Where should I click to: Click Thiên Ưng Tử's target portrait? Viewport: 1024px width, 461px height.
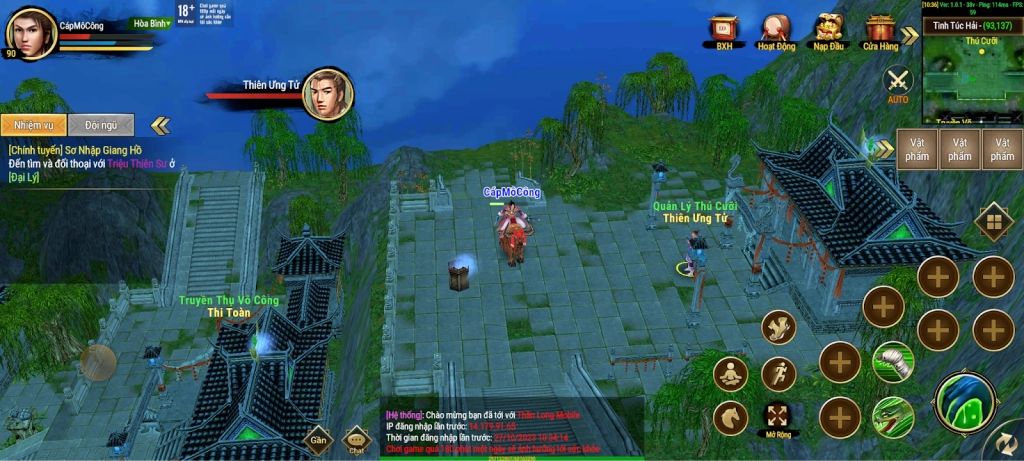coord(327,94)
